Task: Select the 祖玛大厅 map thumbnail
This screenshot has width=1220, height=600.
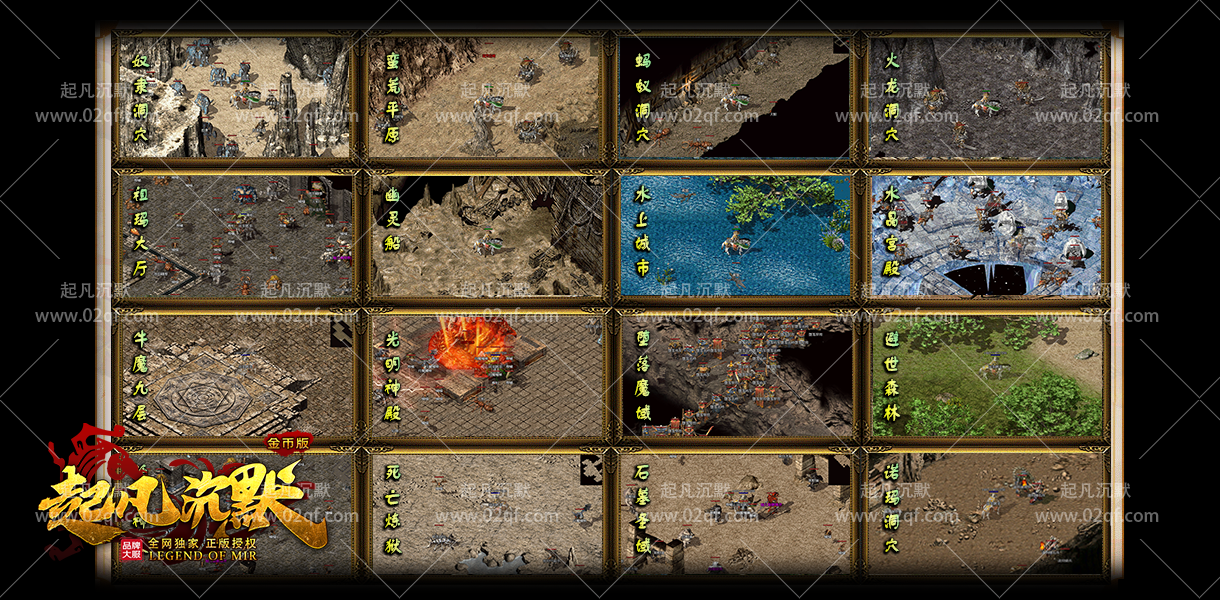Action: point(235,236)
